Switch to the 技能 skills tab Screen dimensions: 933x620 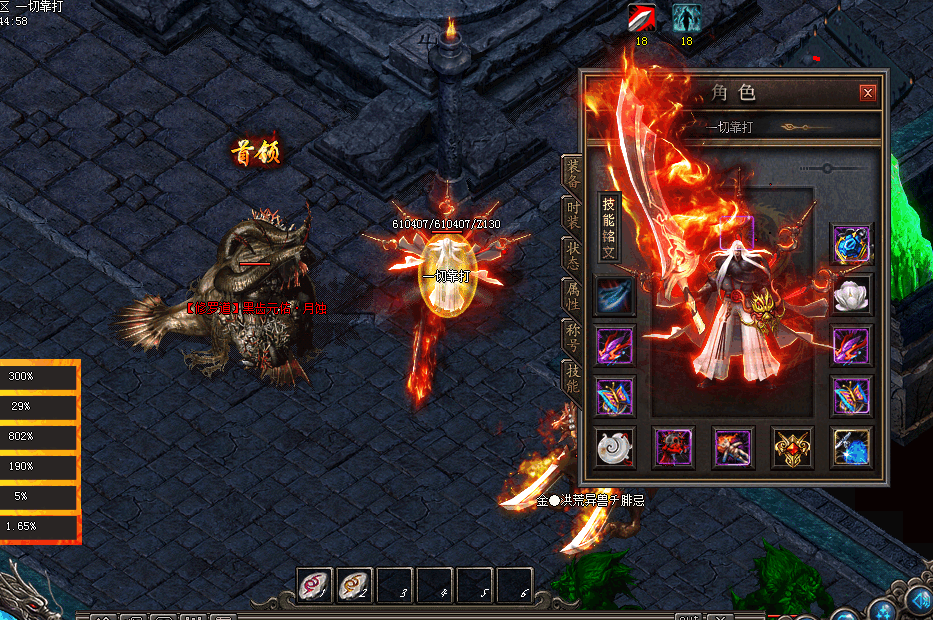pos(573,378)
